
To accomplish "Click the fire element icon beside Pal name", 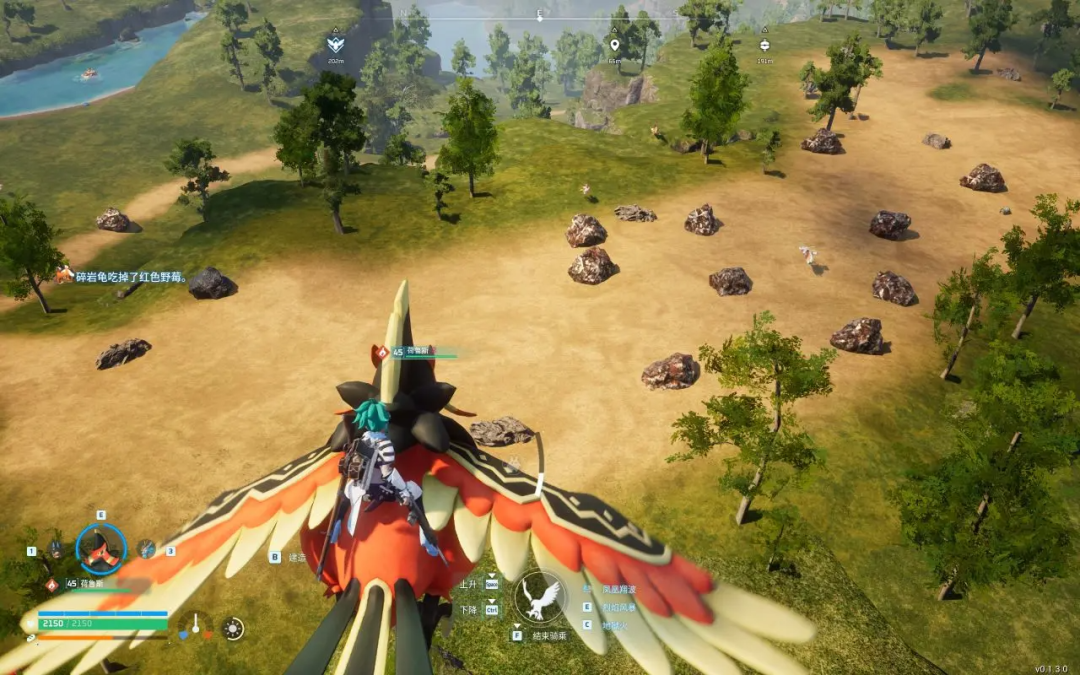I will tap(51, 584).
